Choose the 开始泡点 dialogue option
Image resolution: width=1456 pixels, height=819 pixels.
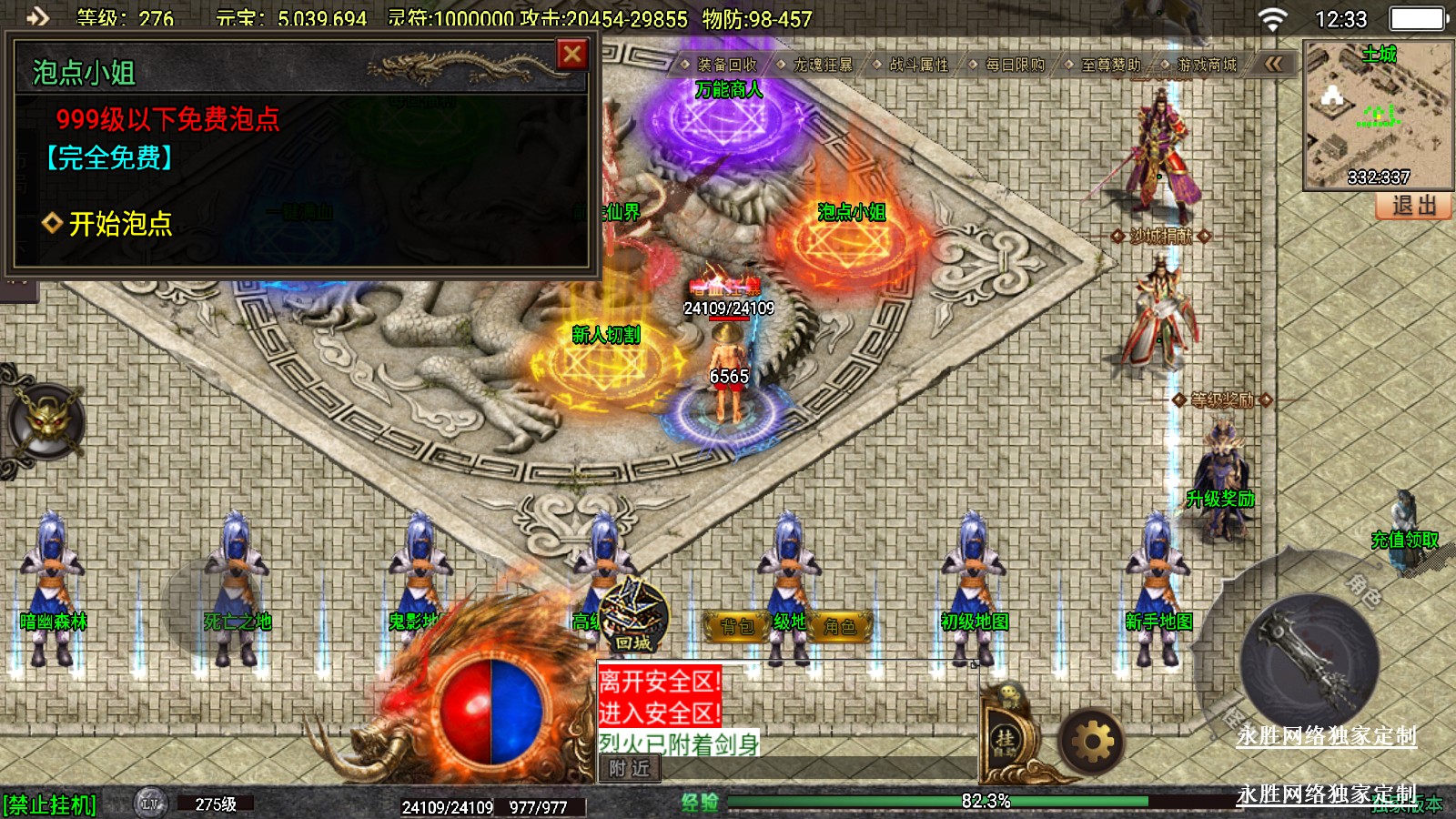pos(119,224)
